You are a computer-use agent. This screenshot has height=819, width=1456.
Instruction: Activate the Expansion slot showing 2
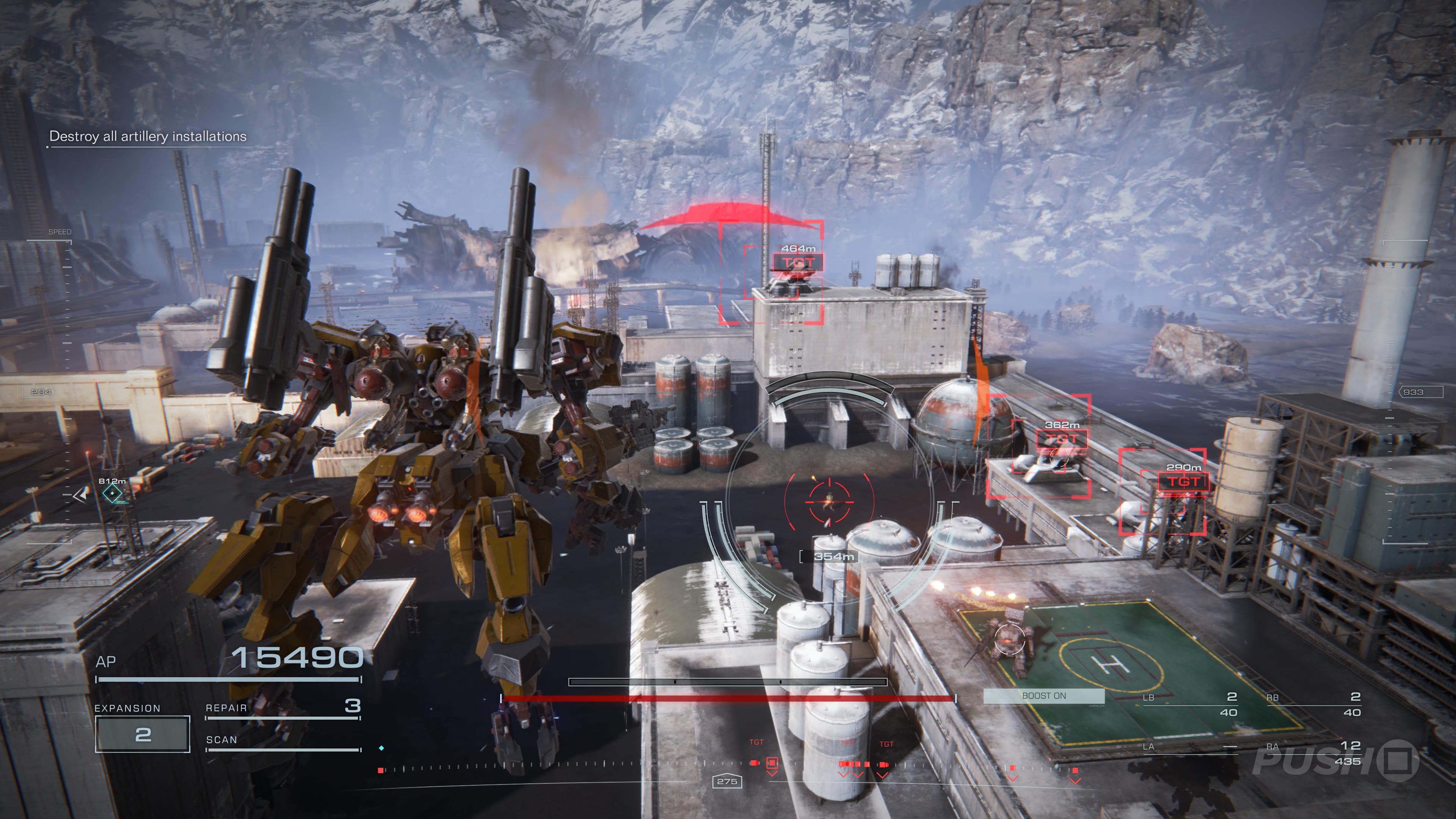pos(143,734)
